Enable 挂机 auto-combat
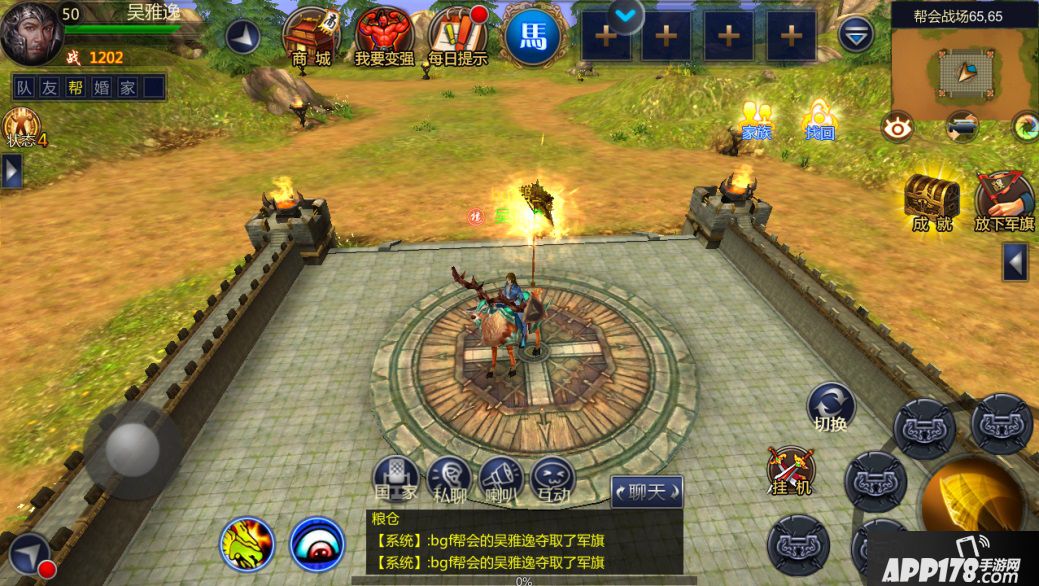Image resolution: width=1039 pixels, height=586 pixels. point(791,471)
